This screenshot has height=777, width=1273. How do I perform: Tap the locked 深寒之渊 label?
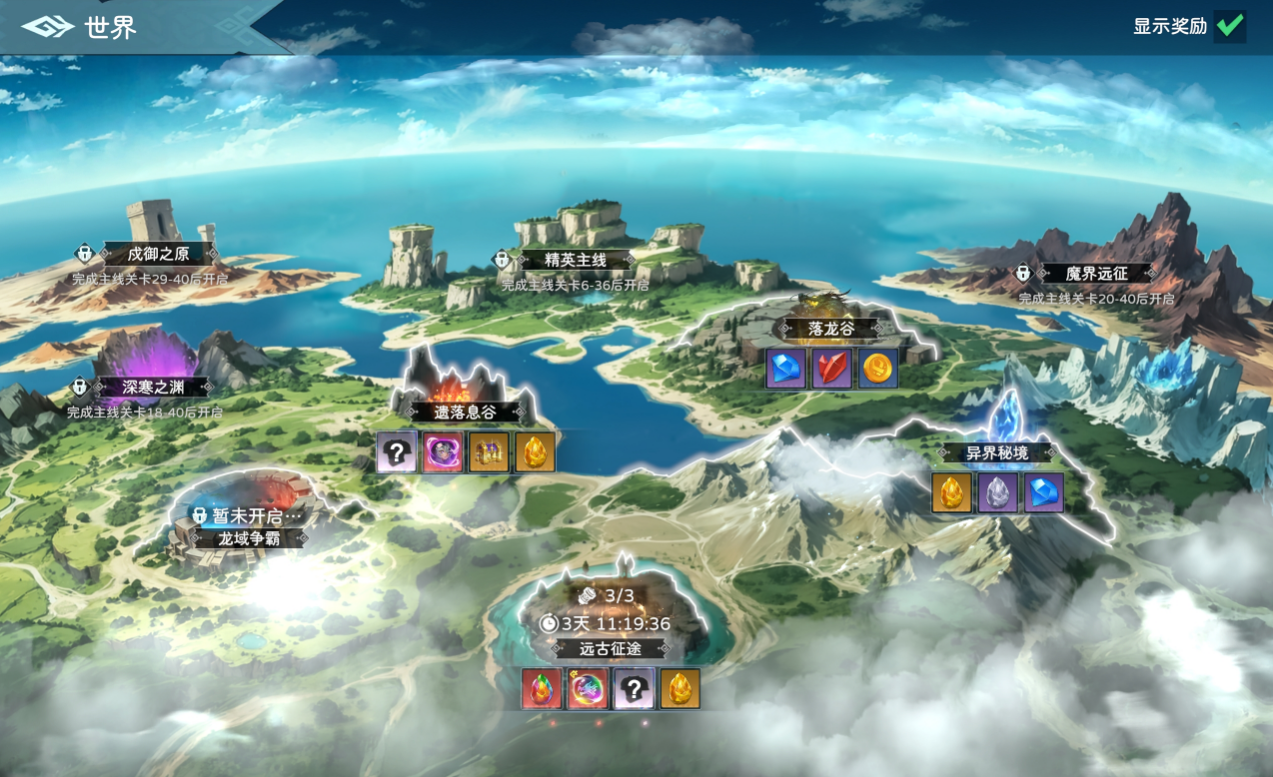pos(152,387)
